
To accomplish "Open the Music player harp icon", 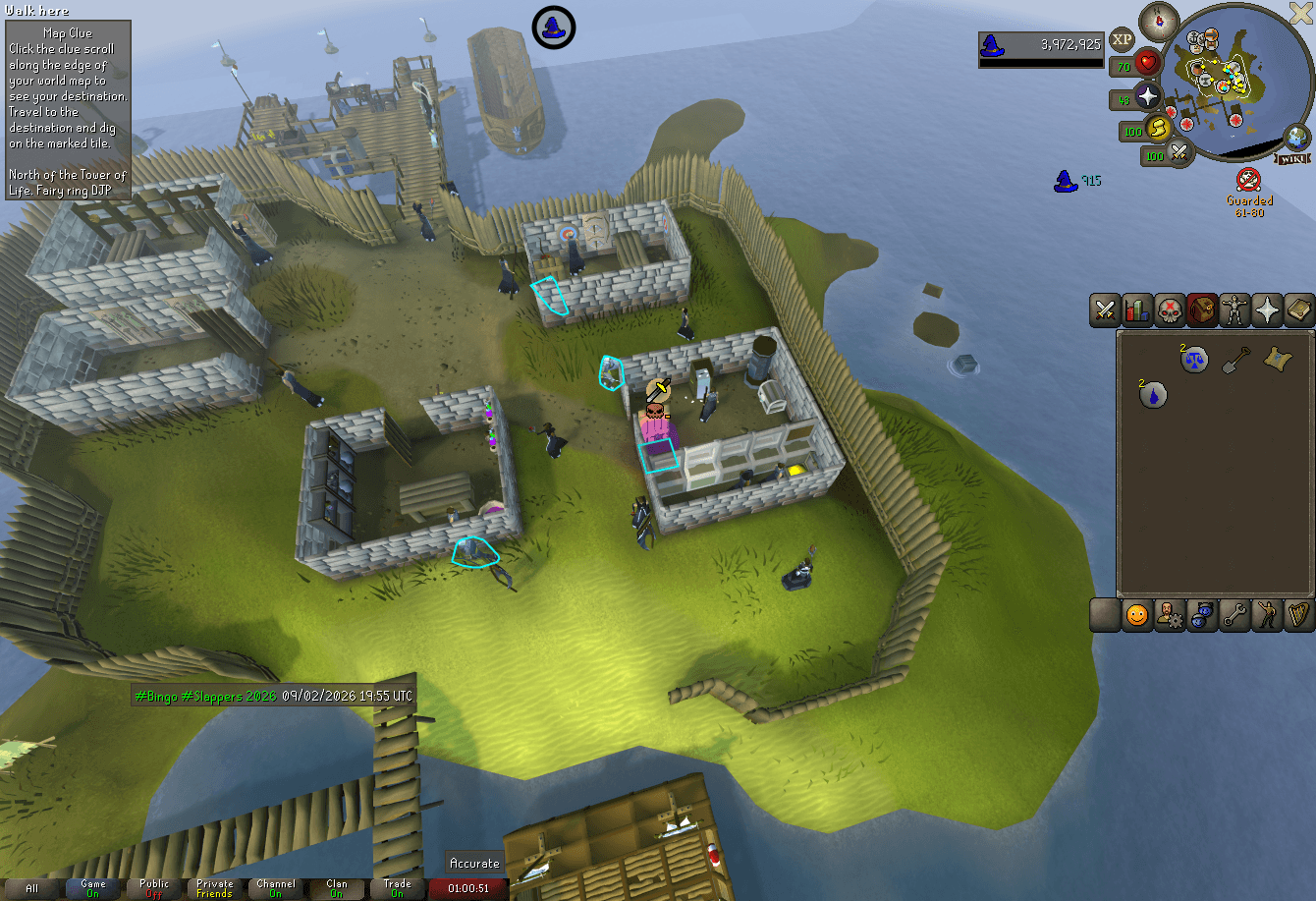I will coord(1299,615).
